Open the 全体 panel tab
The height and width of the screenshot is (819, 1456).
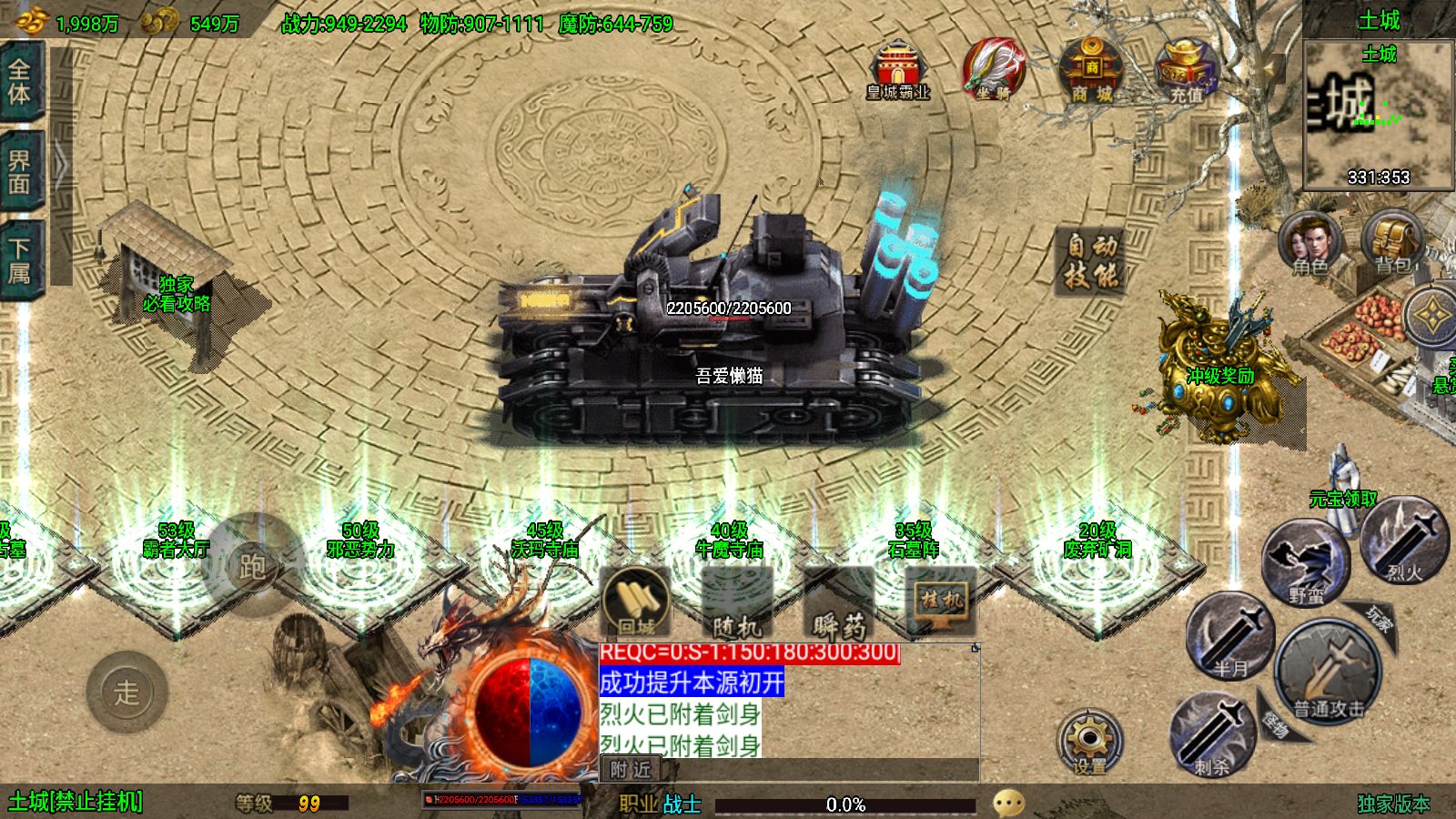click(x=20, y=80)
